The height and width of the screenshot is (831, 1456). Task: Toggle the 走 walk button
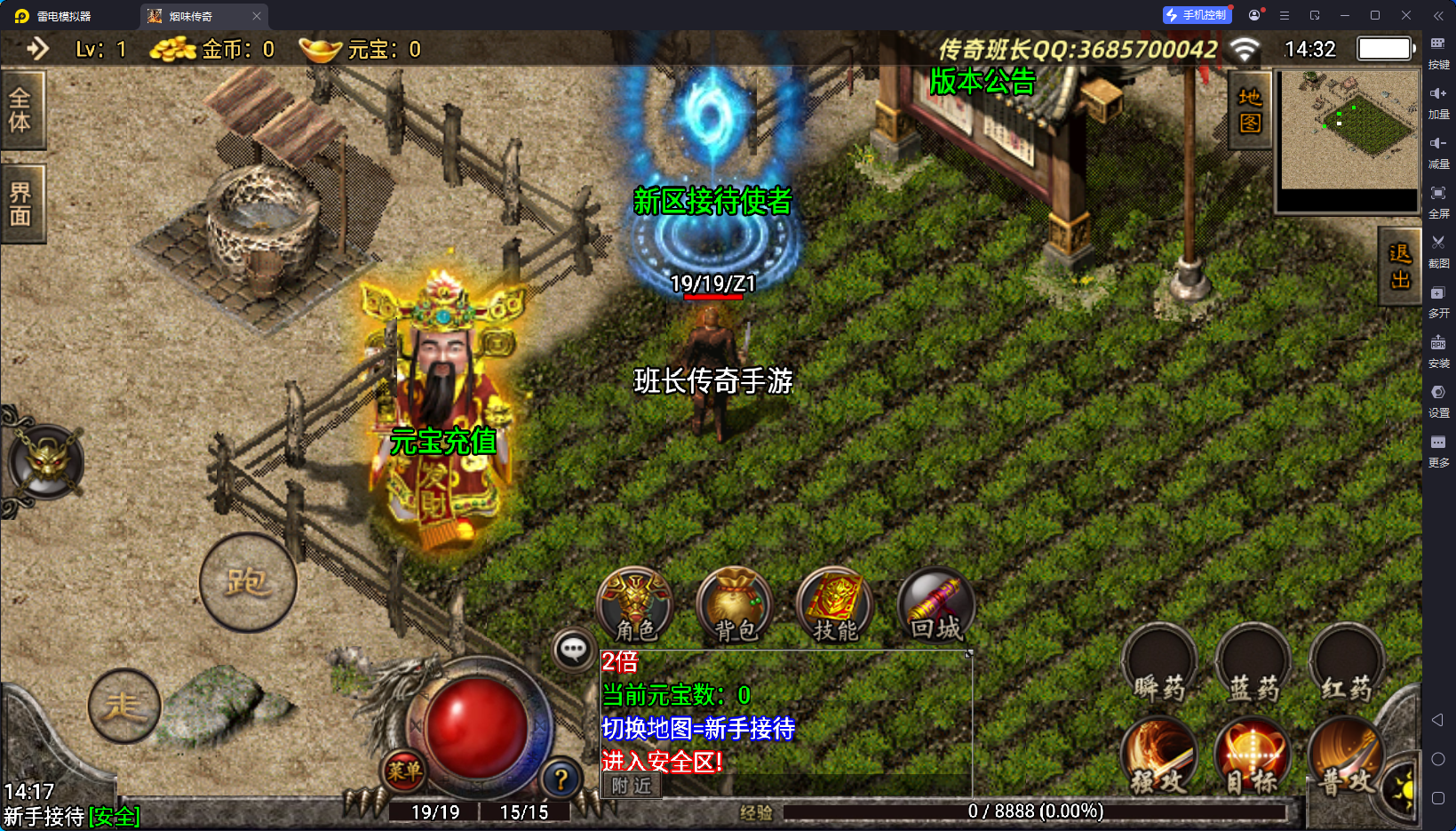(124, 706)
